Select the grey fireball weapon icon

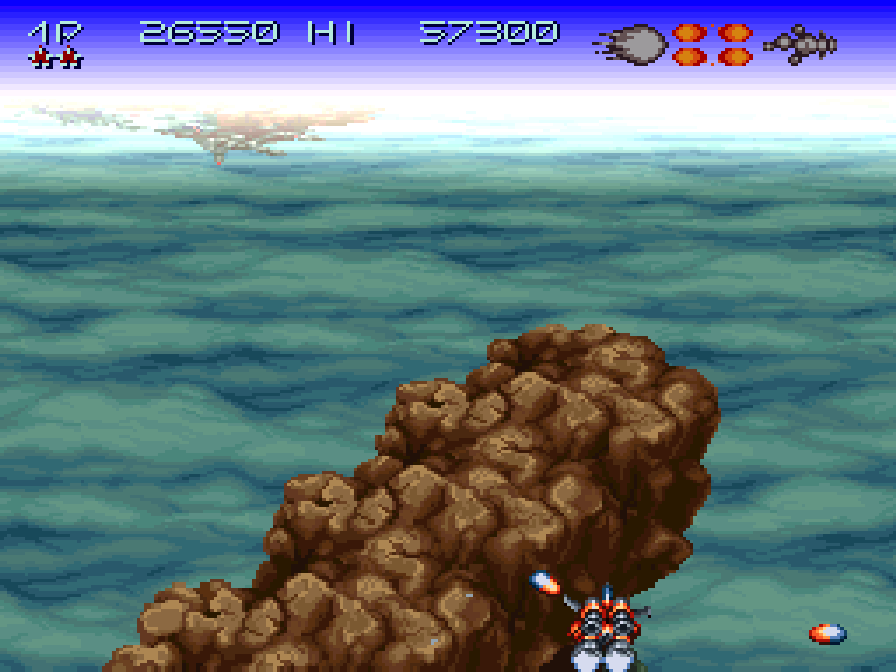[632, 44]
